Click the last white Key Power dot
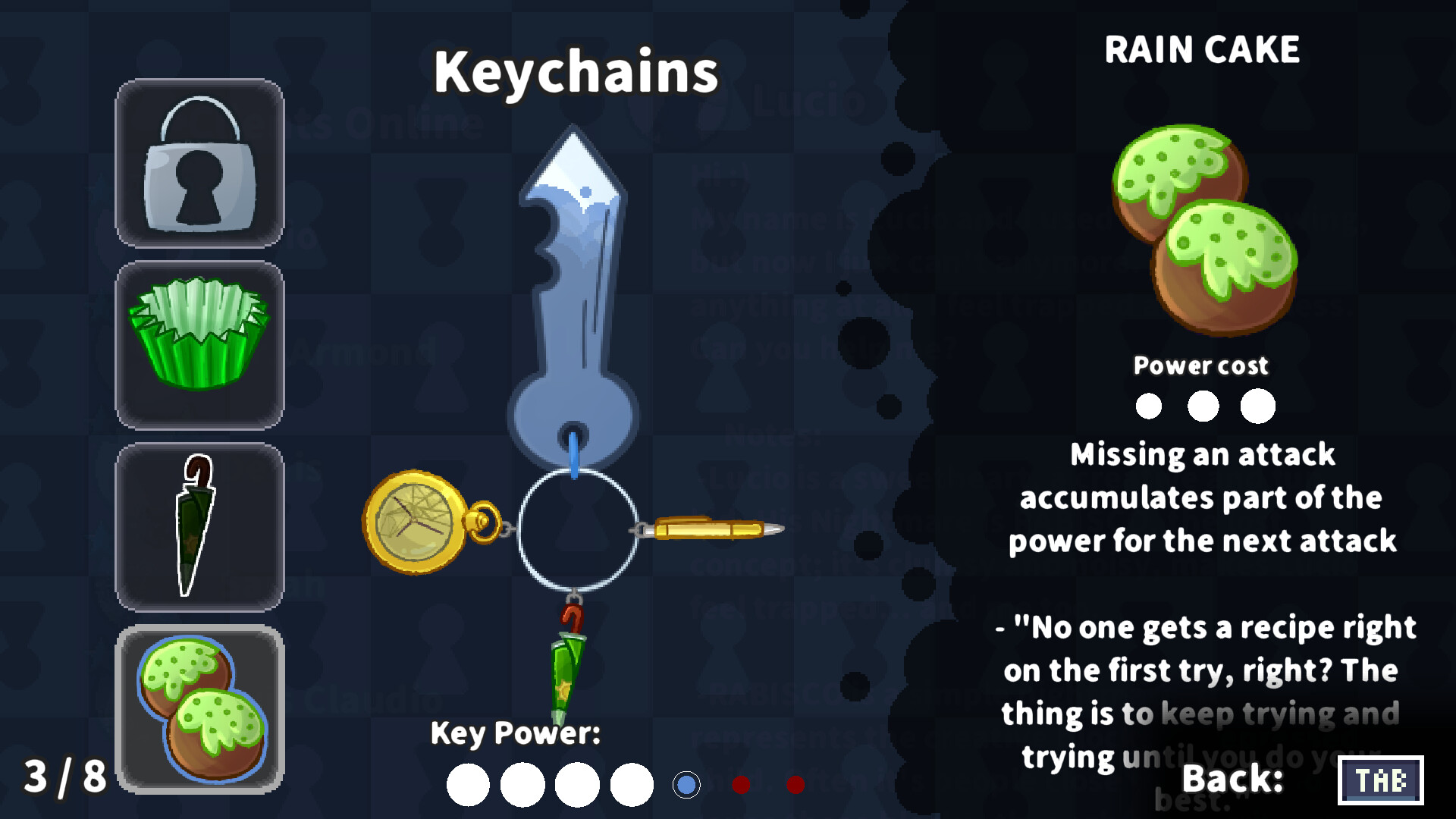This screenshot has width=1456, height=819. (x=630, y=783)
